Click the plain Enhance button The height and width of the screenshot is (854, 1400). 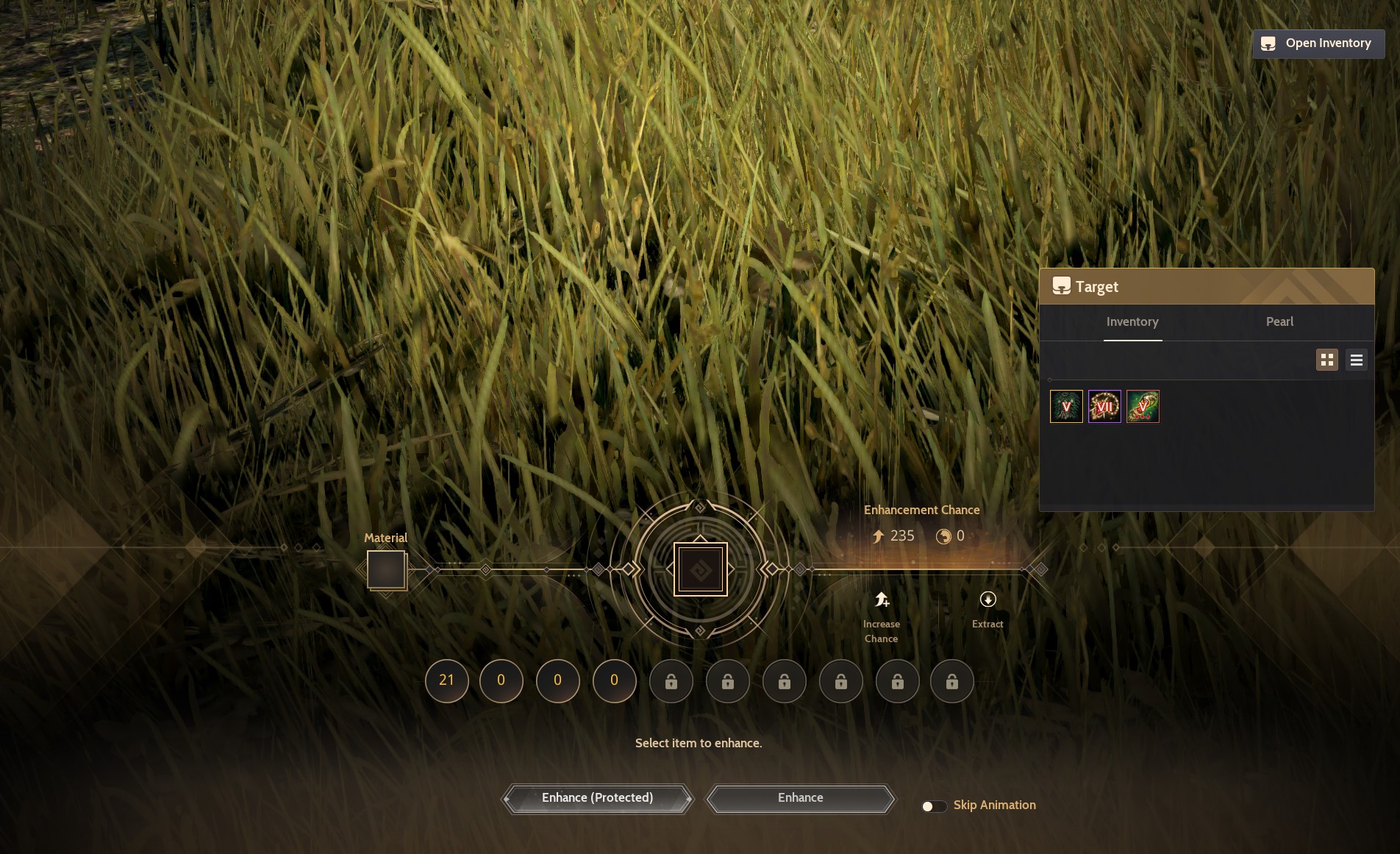click(800, 798)
